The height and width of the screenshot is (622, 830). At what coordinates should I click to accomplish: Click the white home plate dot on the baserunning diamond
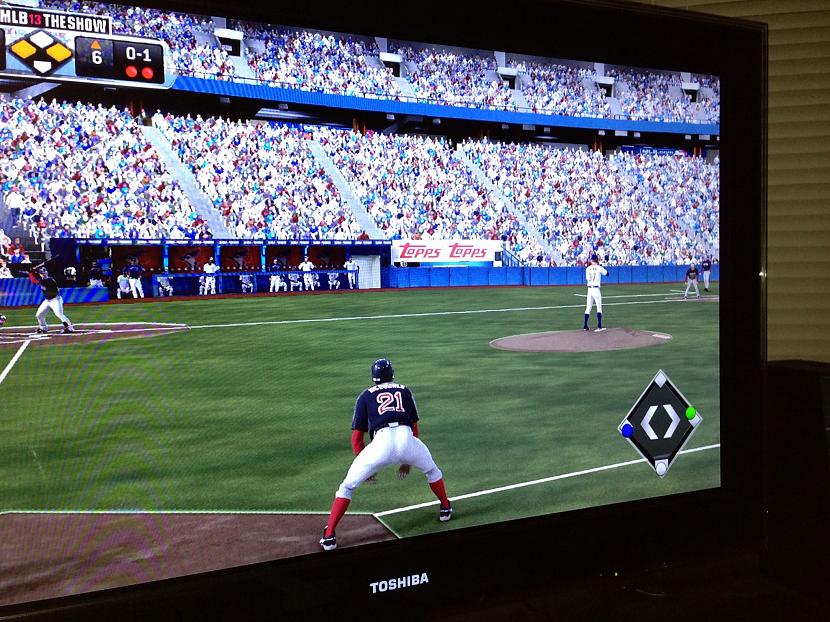pyautogui.click(x=661, y=466)
